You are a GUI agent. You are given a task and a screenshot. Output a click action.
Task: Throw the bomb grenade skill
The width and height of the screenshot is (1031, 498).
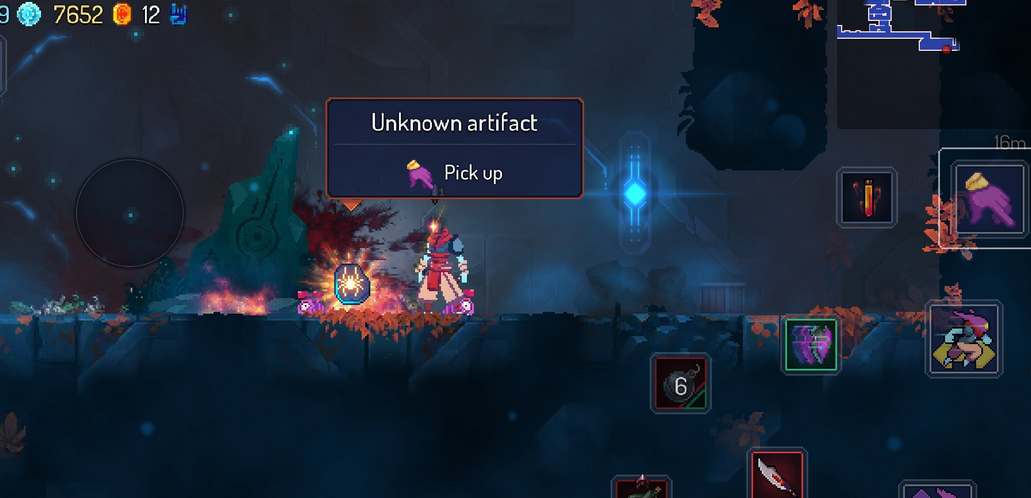click(681, 383)
